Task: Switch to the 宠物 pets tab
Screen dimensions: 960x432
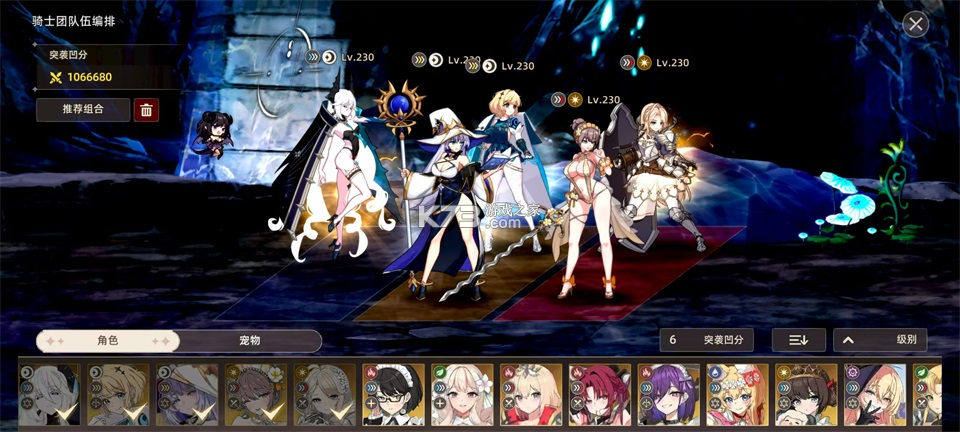Action: [250, 341]
